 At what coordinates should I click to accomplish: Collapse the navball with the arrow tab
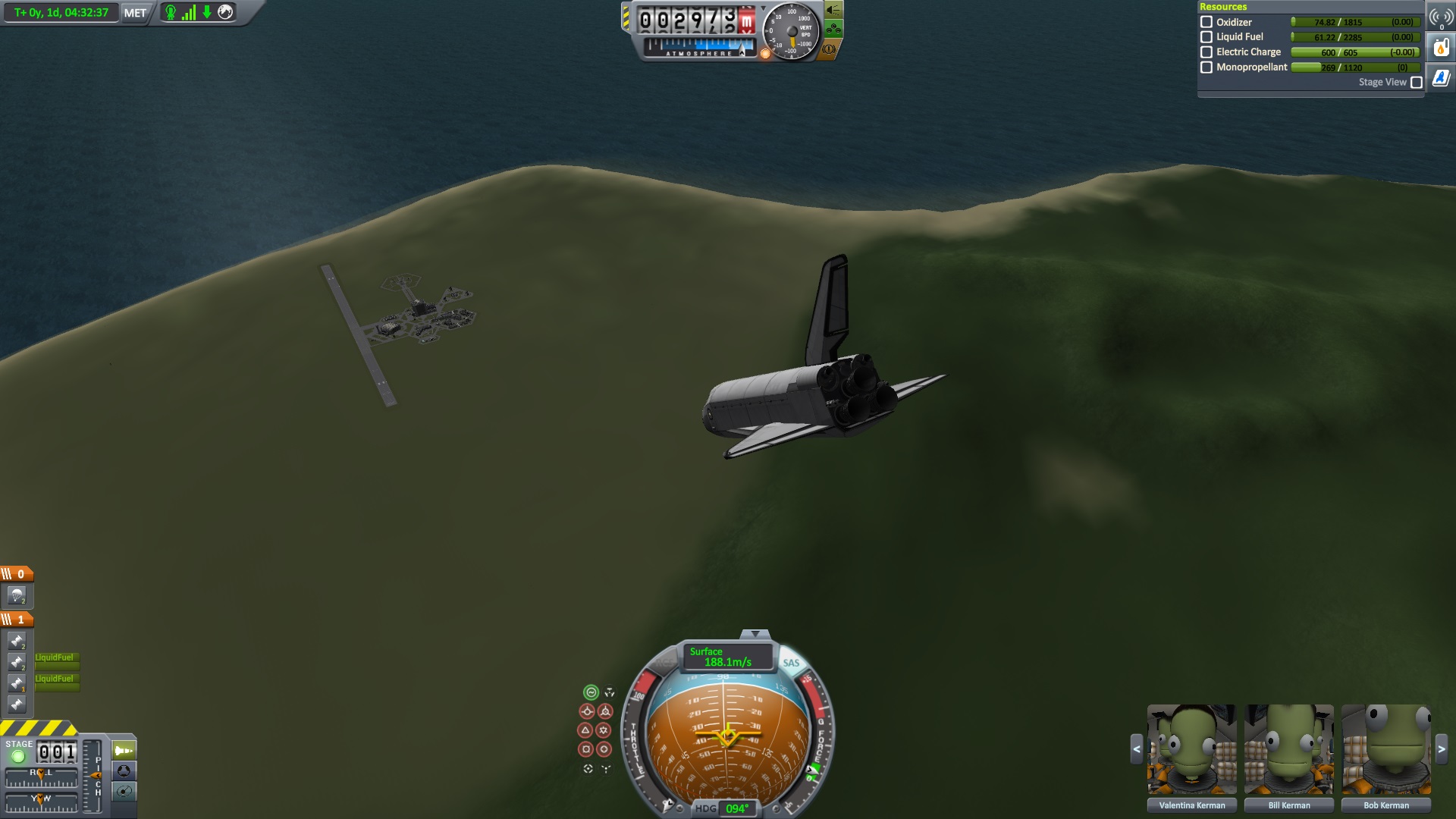pos(755,634)
